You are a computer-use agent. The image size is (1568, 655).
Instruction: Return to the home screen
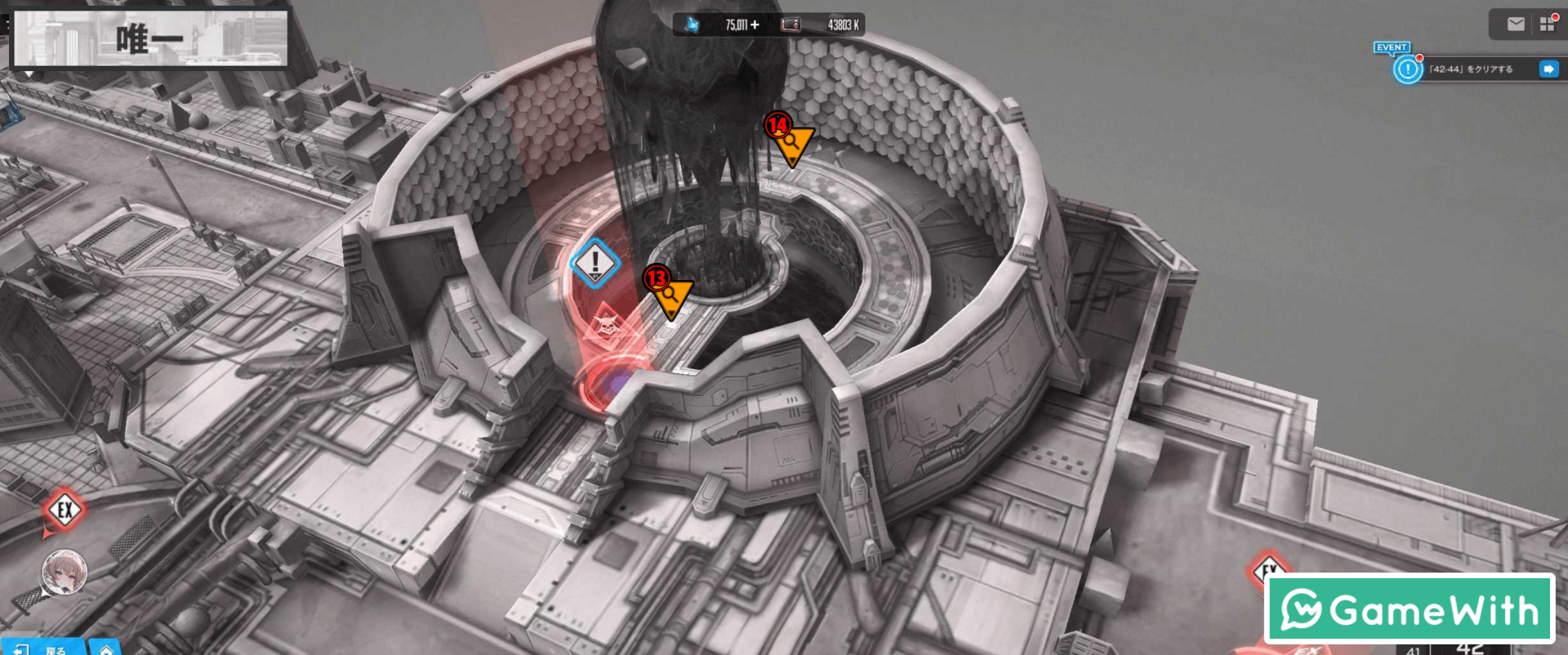pos(106,649)
